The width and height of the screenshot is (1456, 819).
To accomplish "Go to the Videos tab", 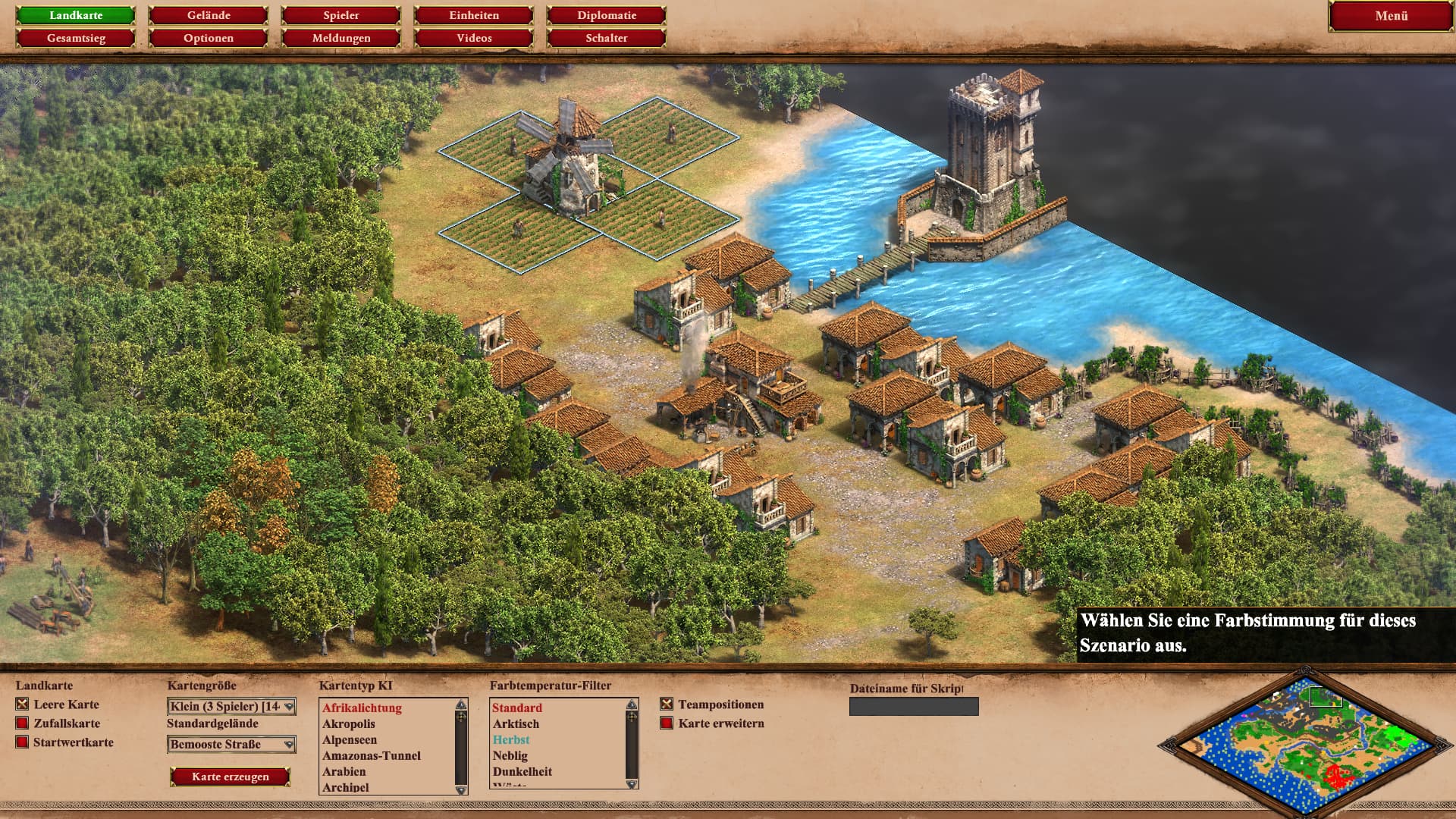I will pyautogui.click(x=474, y=38).
